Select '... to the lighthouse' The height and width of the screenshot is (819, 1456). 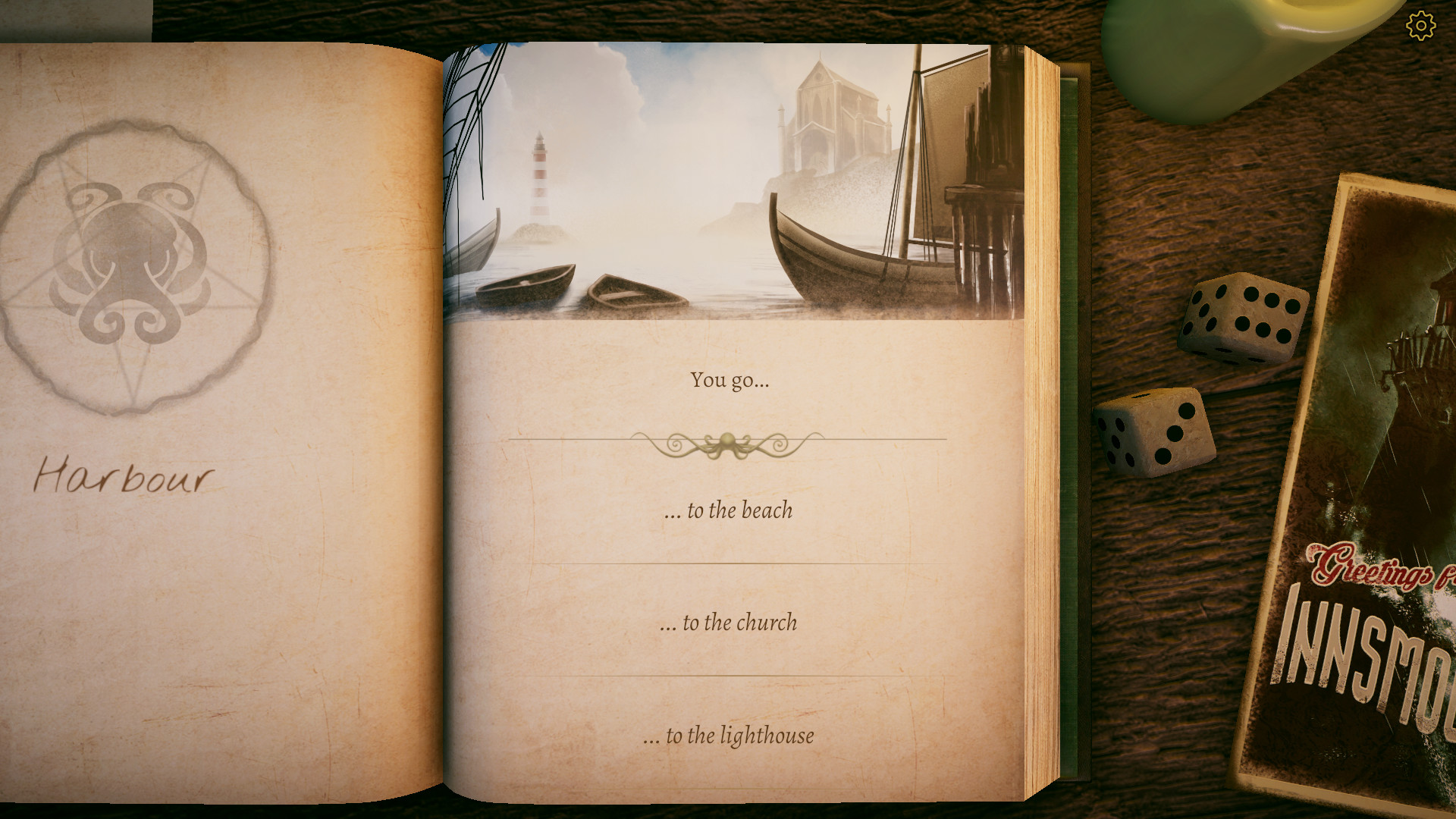tap(728, 734)
